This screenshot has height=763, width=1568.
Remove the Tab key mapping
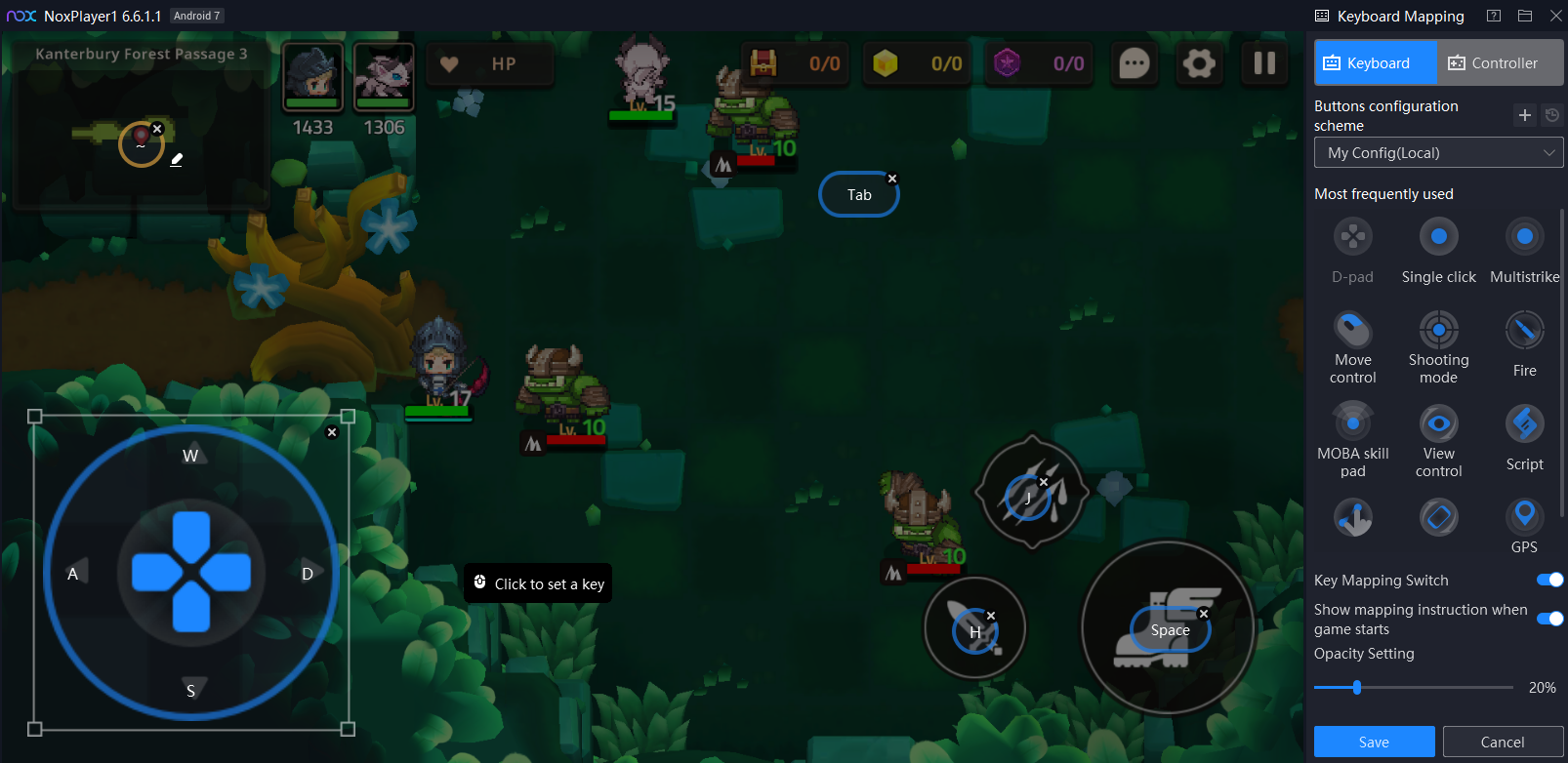(892, 179)
